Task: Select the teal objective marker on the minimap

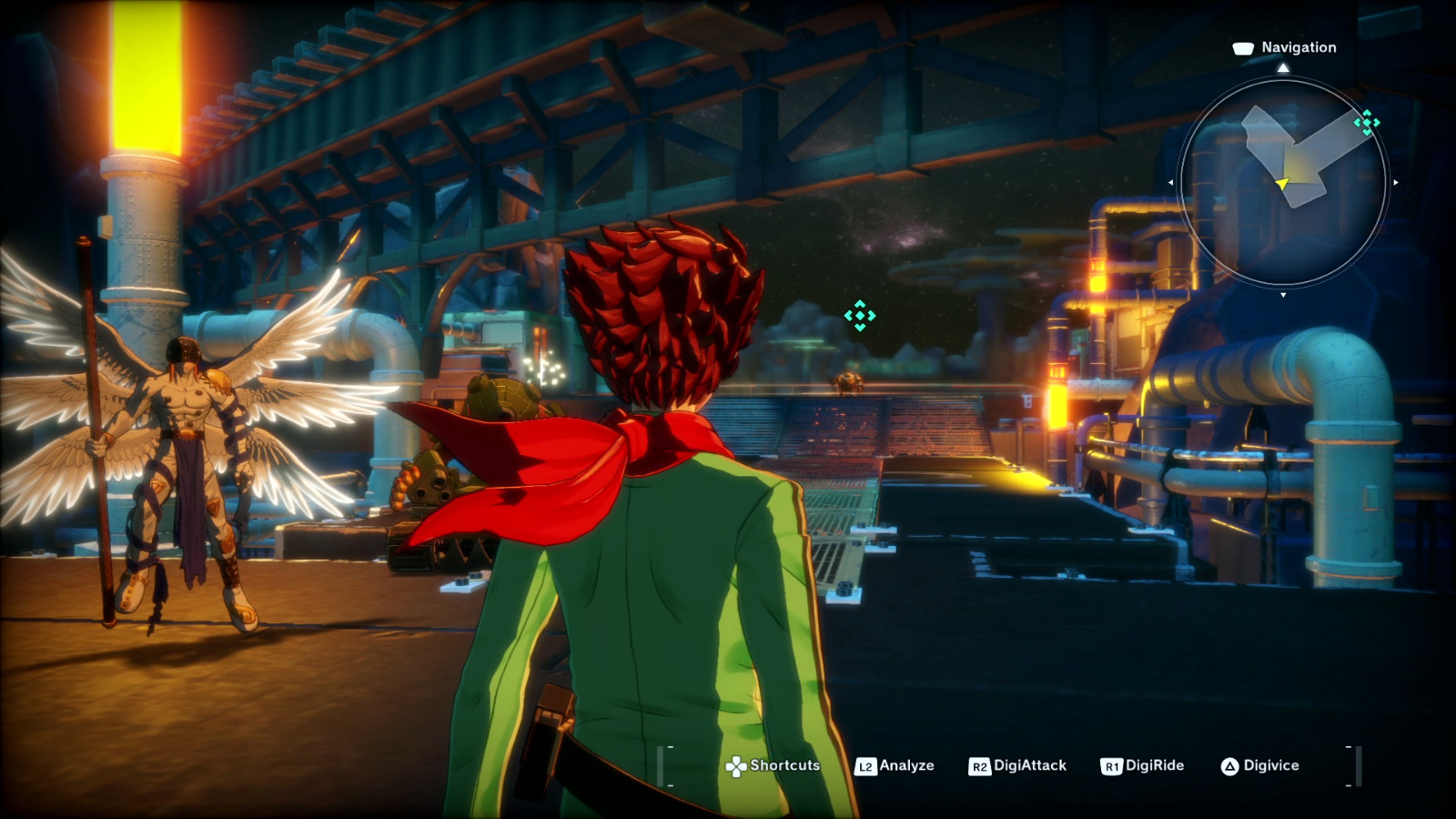Action: 1366,122
